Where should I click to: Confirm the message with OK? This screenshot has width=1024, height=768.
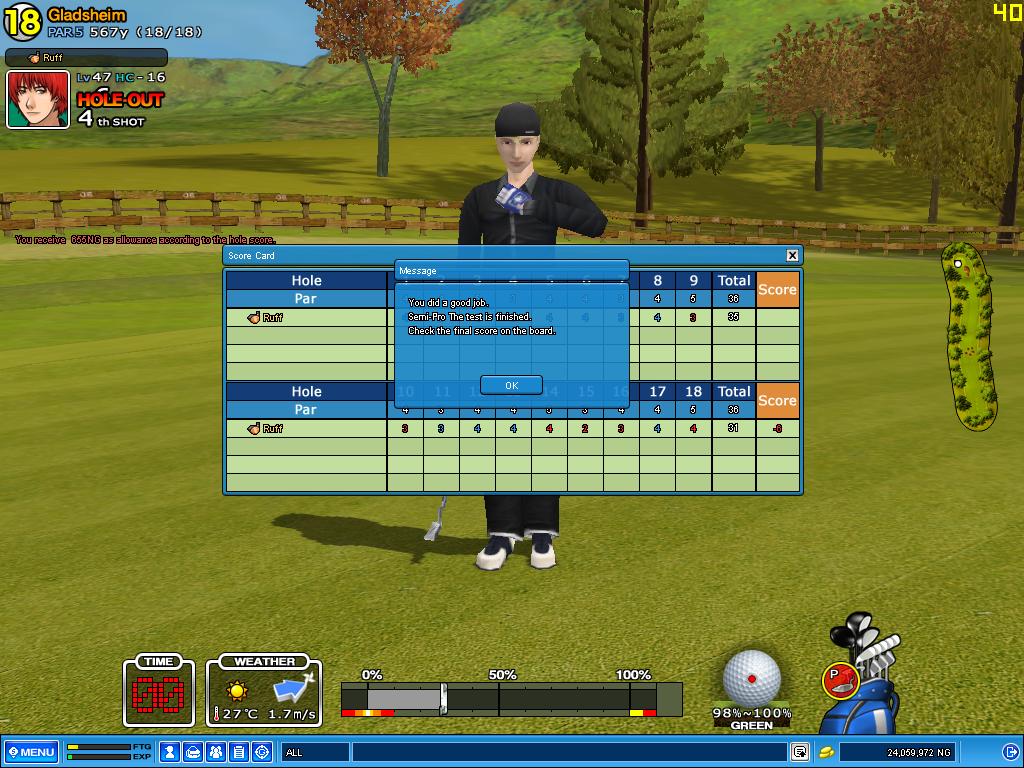[x=511, y=385]
